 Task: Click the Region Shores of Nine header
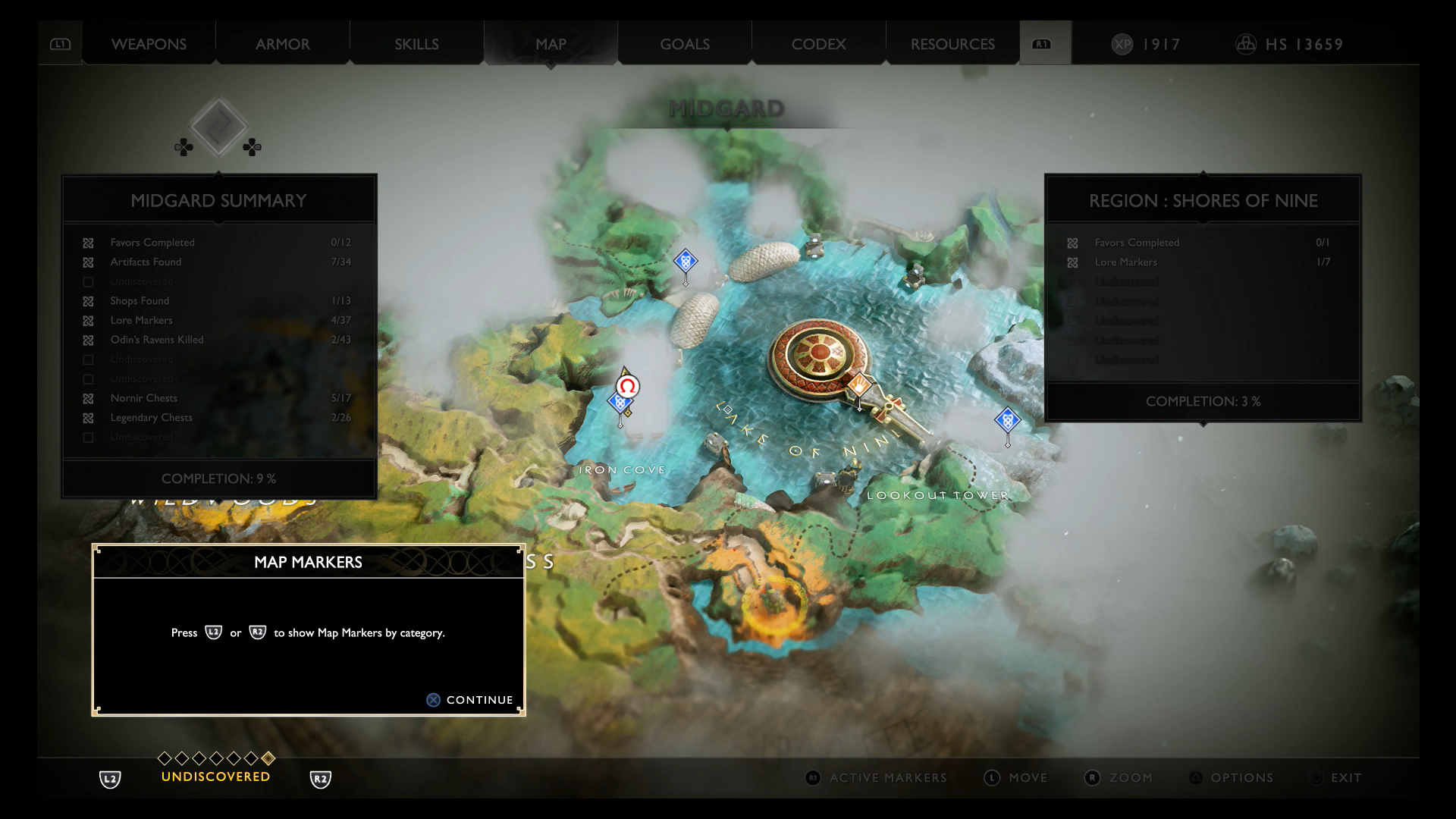click(1203, 201)
